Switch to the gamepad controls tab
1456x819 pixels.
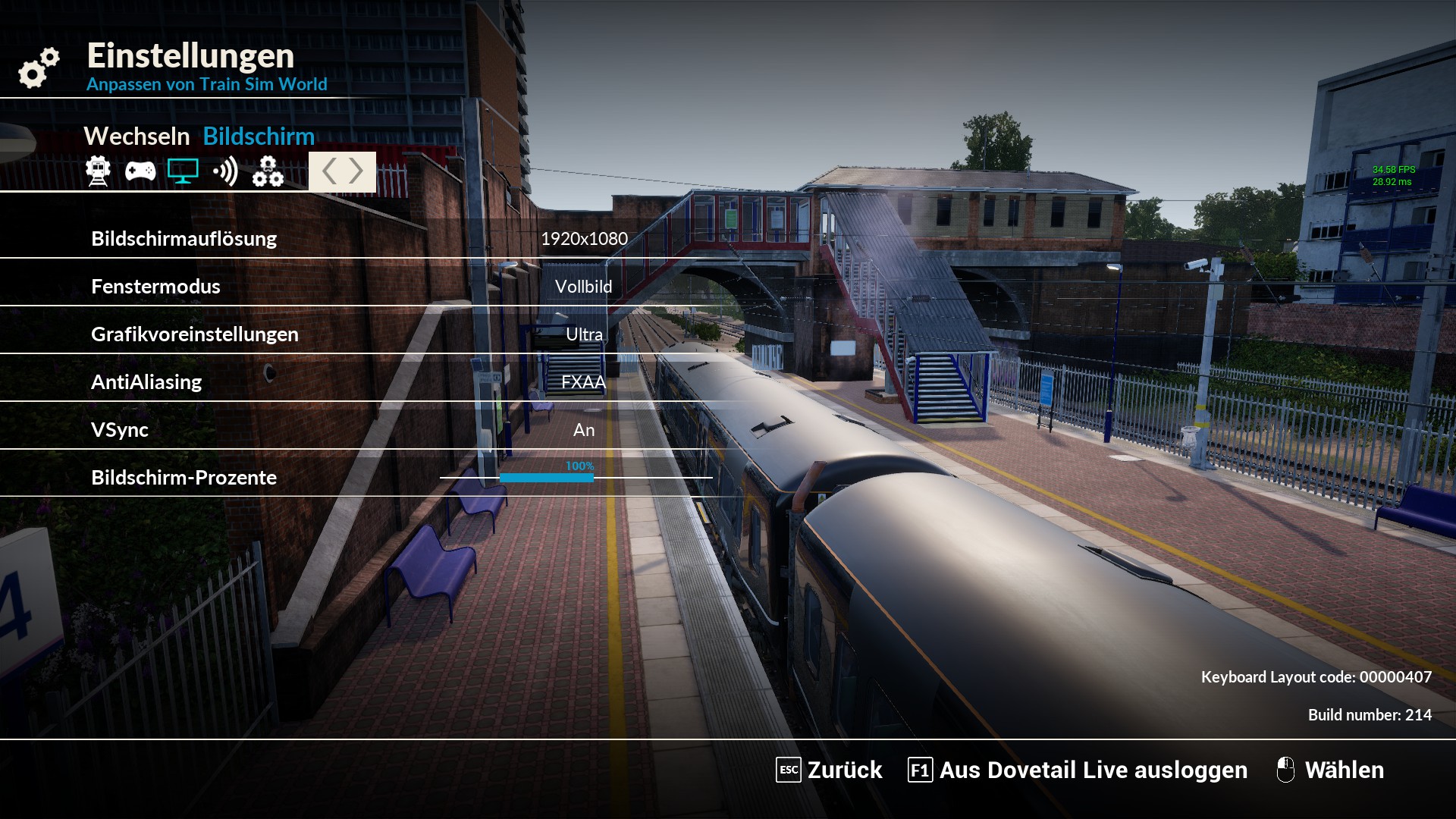click(x=140, y=172)
